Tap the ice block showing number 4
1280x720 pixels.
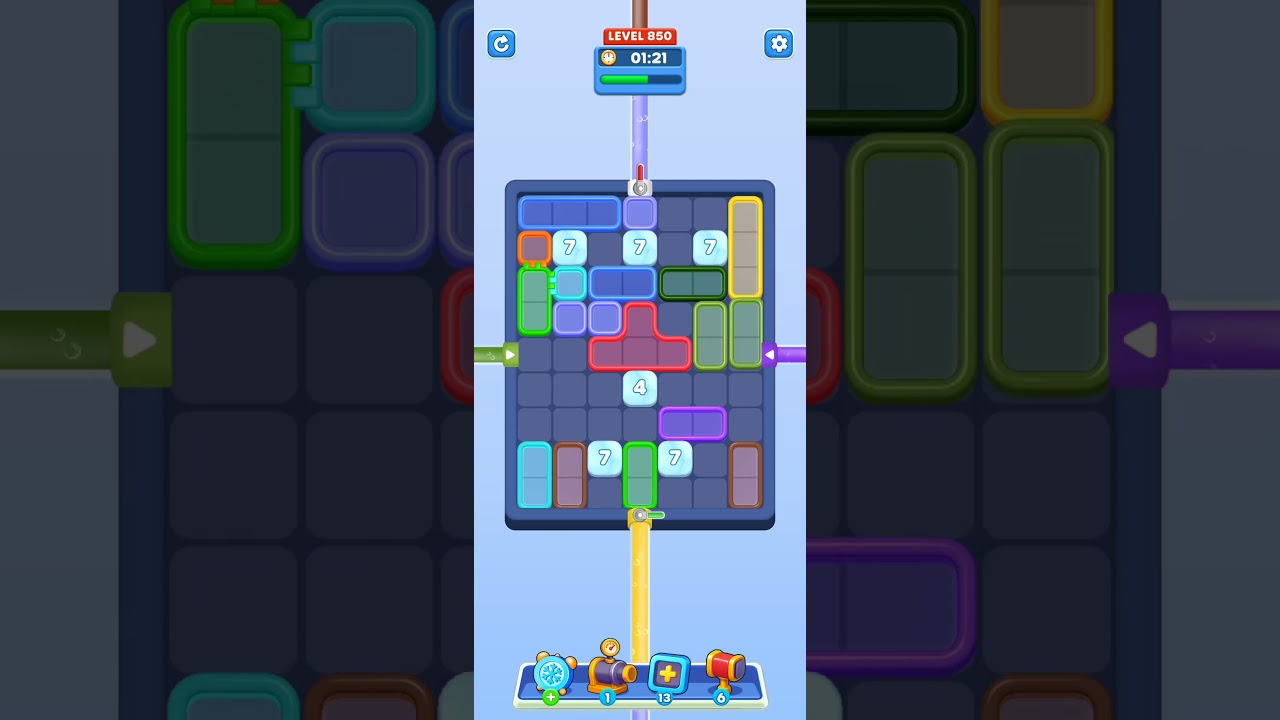(x=640, y=388)
